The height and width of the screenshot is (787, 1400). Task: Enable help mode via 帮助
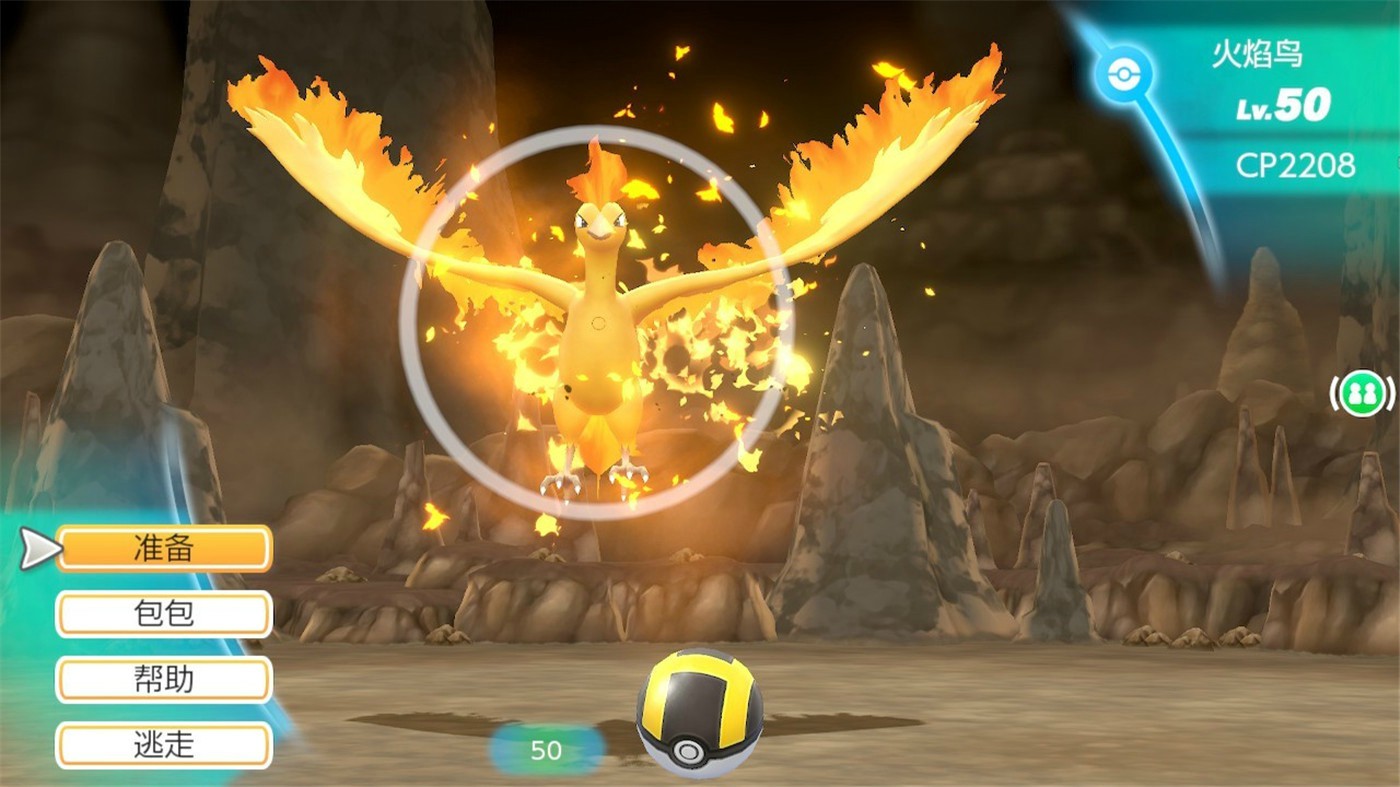point(165,680)
